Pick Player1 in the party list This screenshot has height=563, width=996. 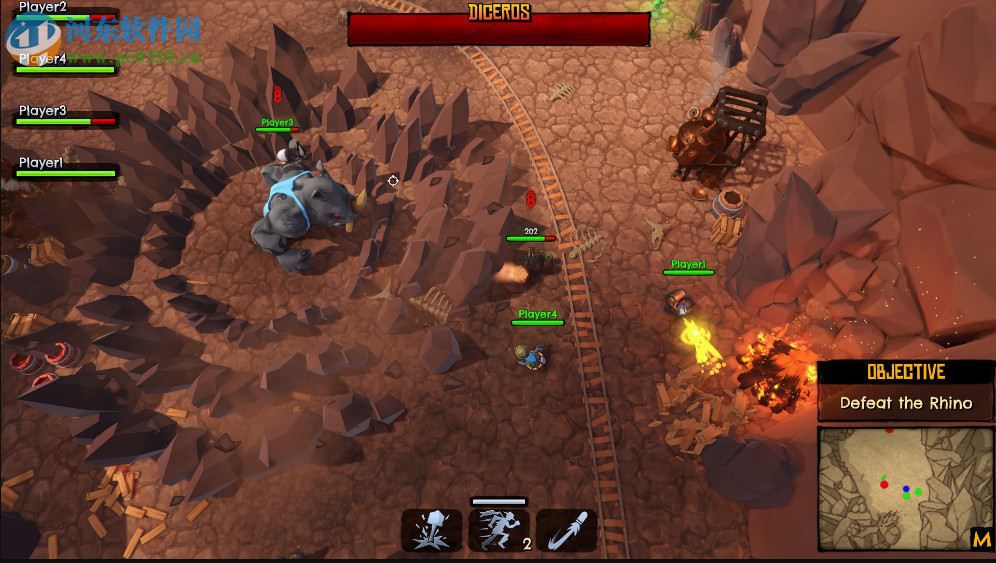pyautogui.click(x=42, y=163)
